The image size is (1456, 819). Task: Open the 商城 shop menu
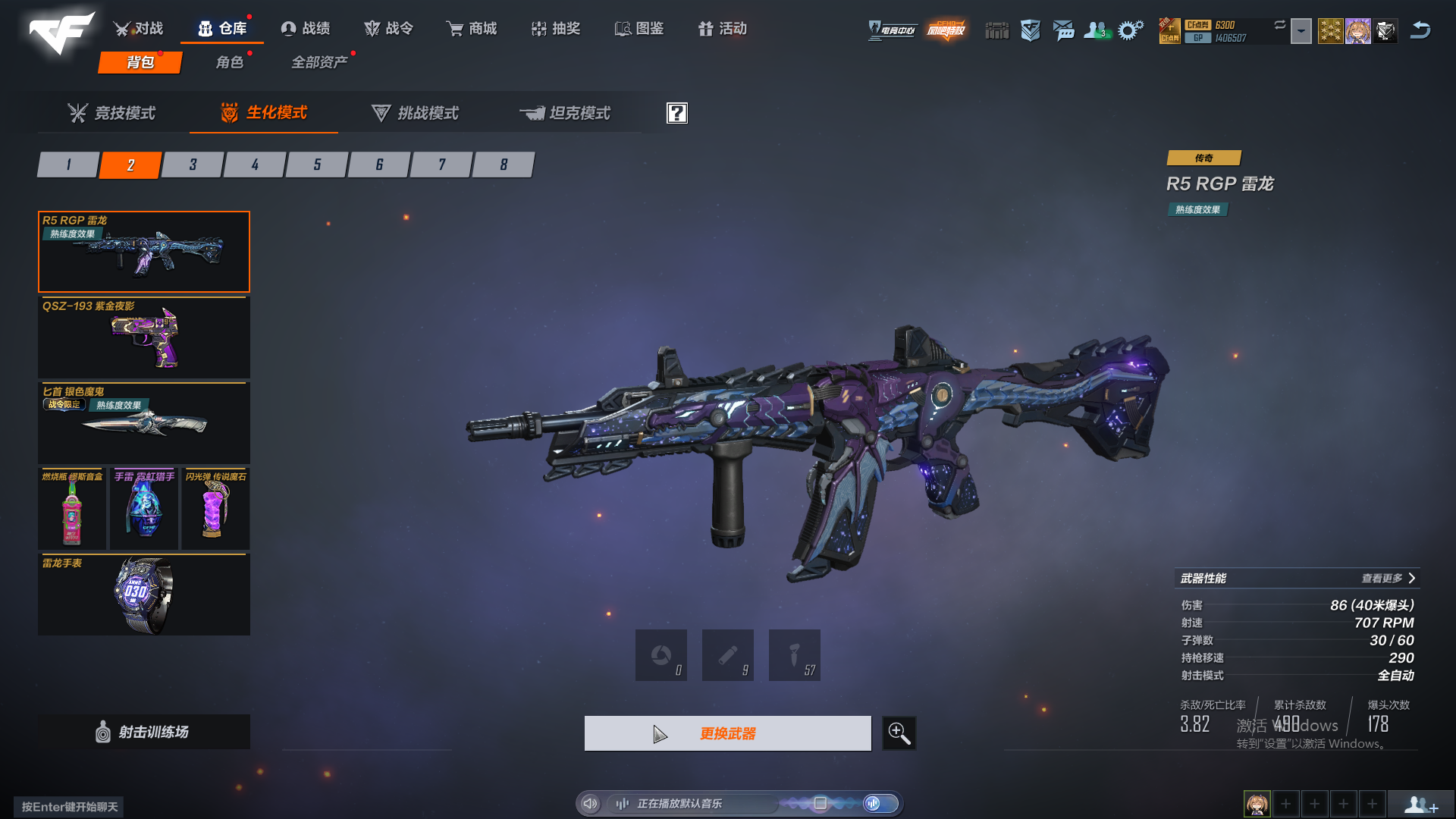point(472,29)
